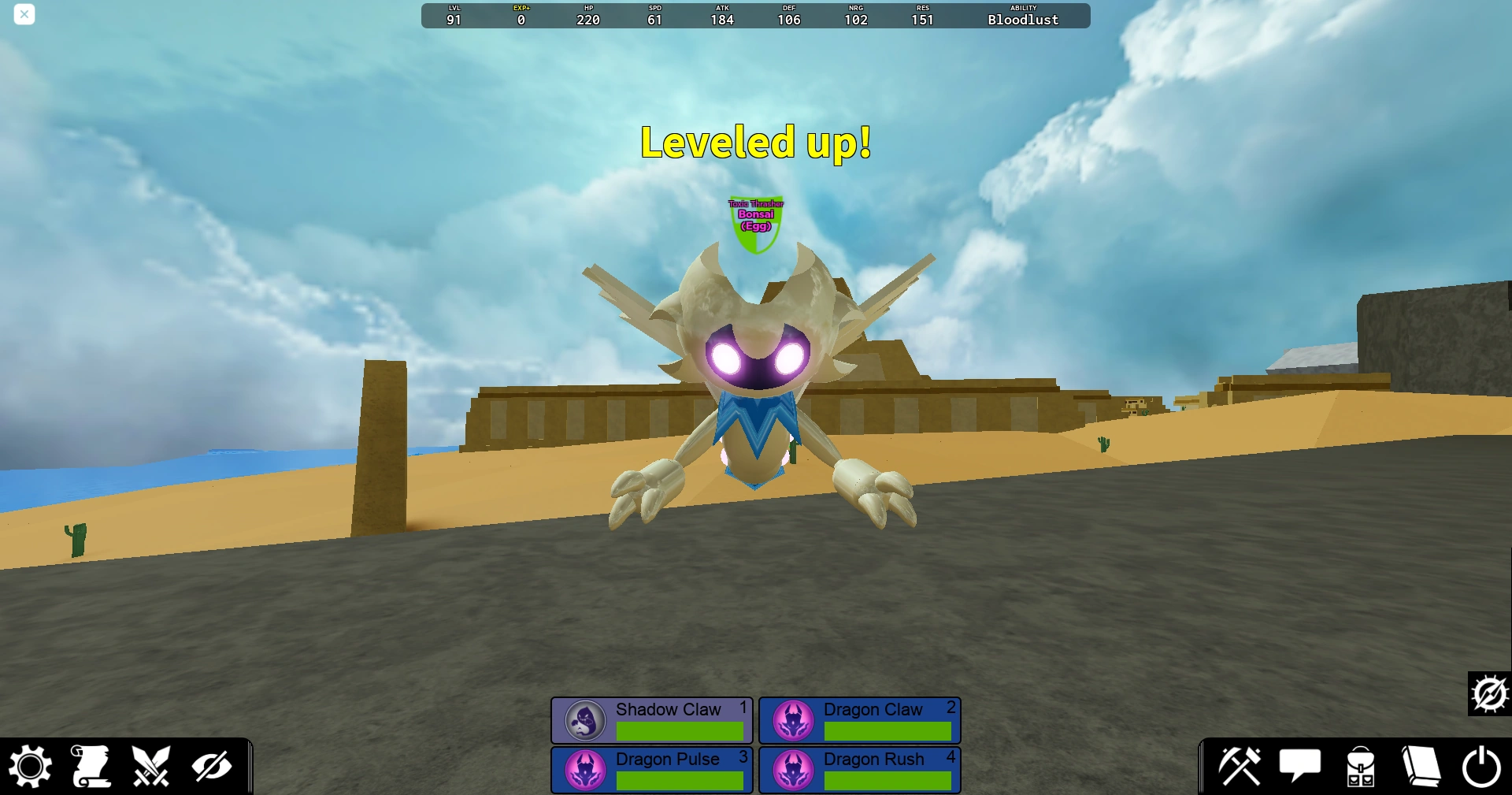Open the settings gear icon
The height and width of the screenshot is (795, 1512).
click(30, 765)
